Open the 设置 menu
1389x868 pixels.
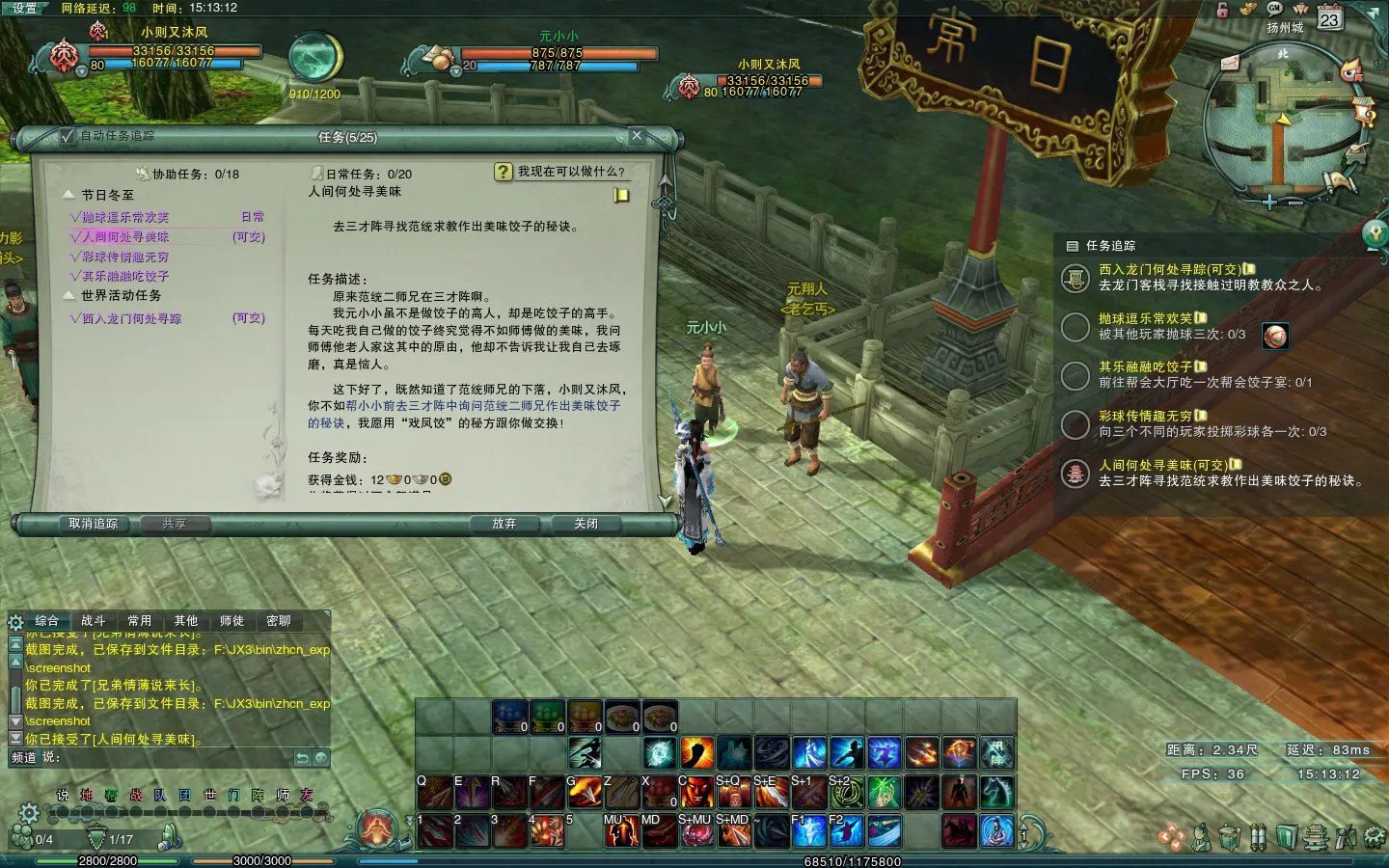pos(24,8)
